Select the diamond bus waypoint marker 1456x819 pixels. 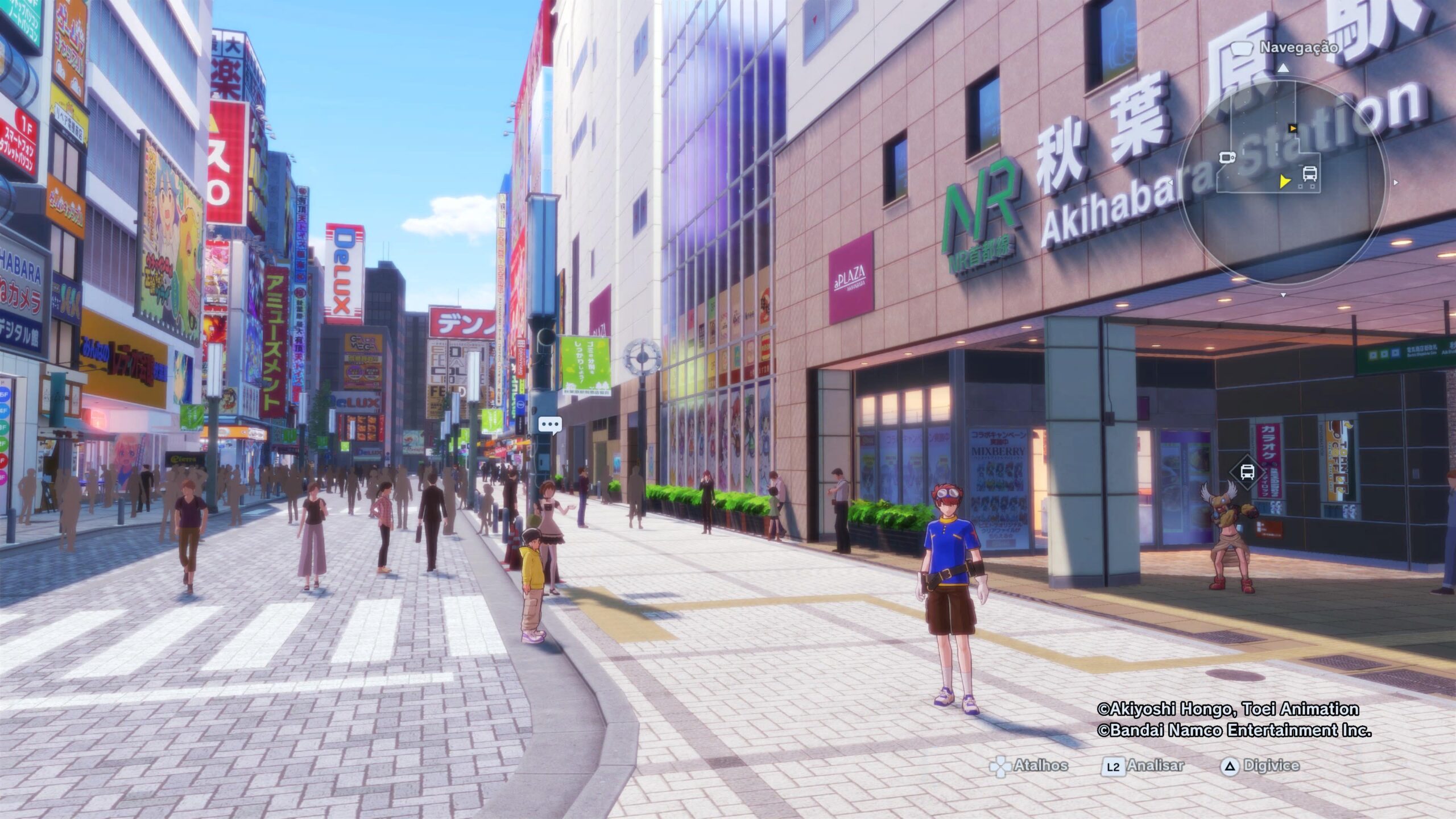click(x=1247, y=471)
